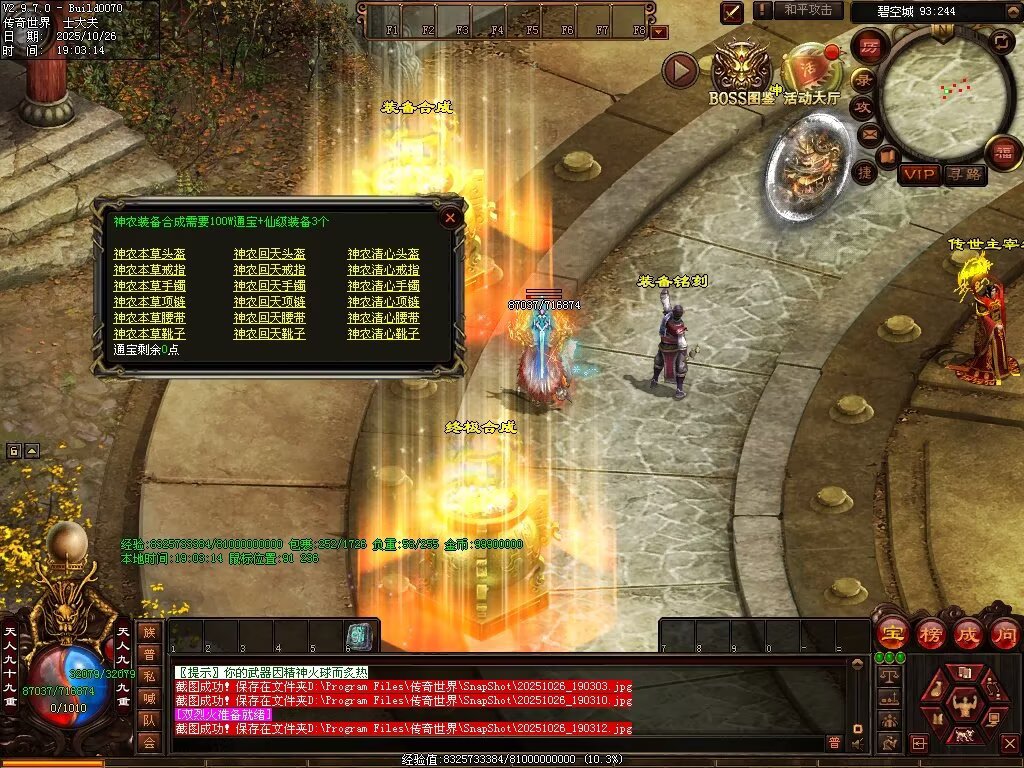
Task: Select 神农本草头盔 in the synthesis list
Action: pyautogui.click(x=149, y=255)
